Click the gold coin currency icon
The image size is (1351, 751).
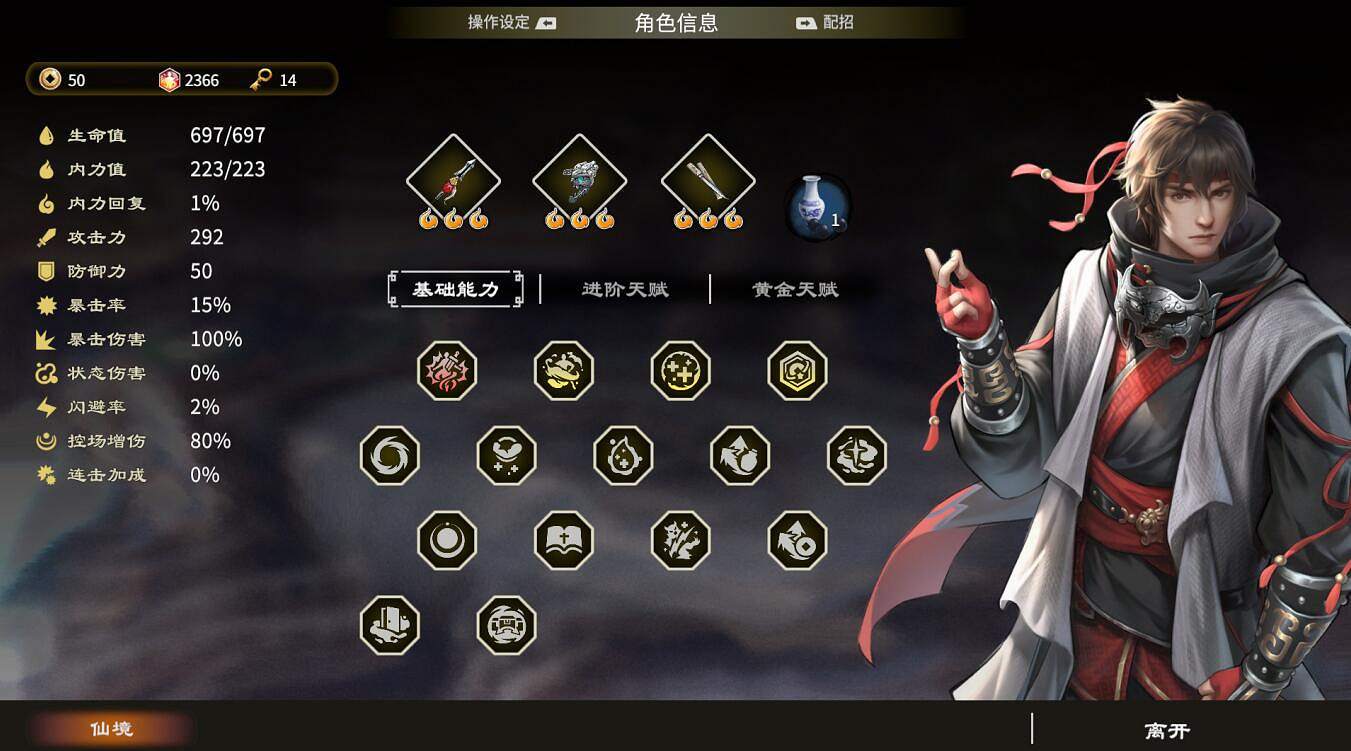click(48, 80)
